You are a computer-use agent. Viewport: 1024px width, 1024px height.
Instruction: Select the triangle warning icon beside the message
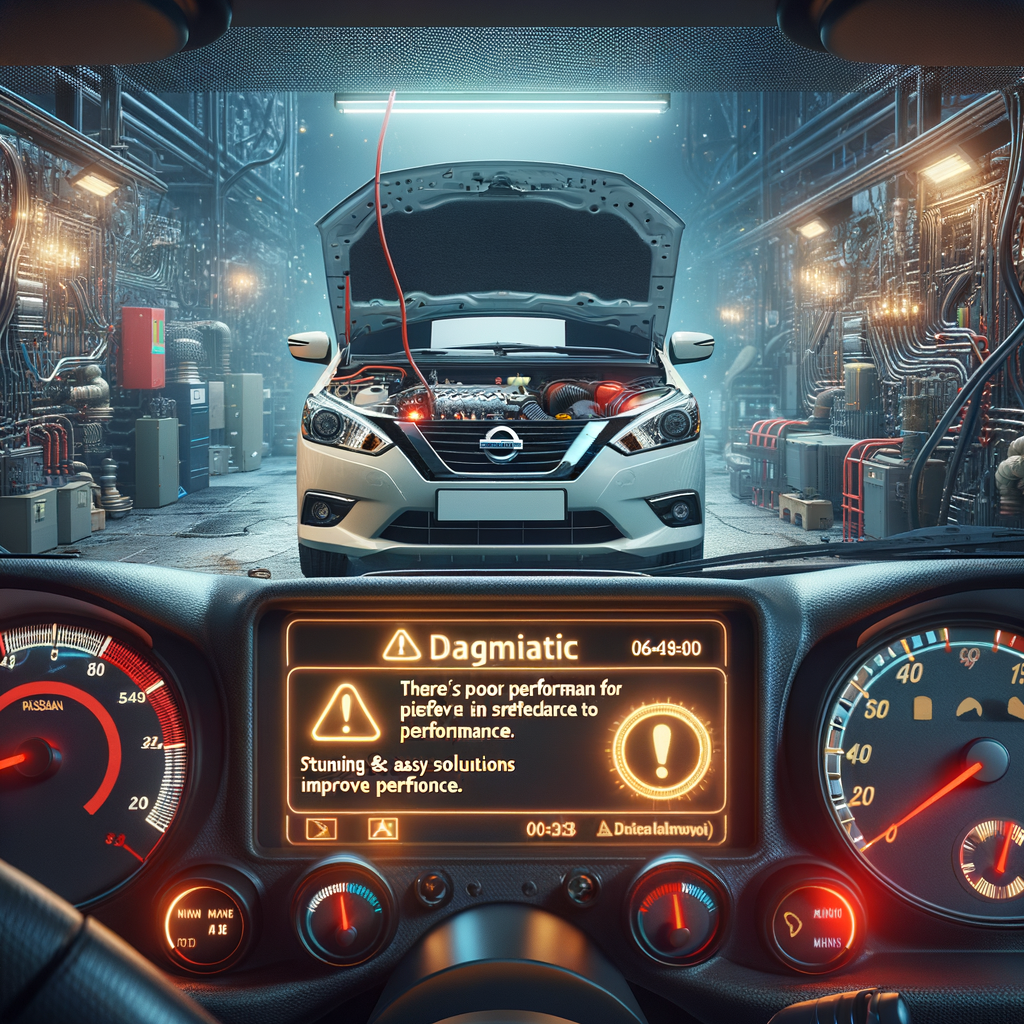(x=346, y=714)
